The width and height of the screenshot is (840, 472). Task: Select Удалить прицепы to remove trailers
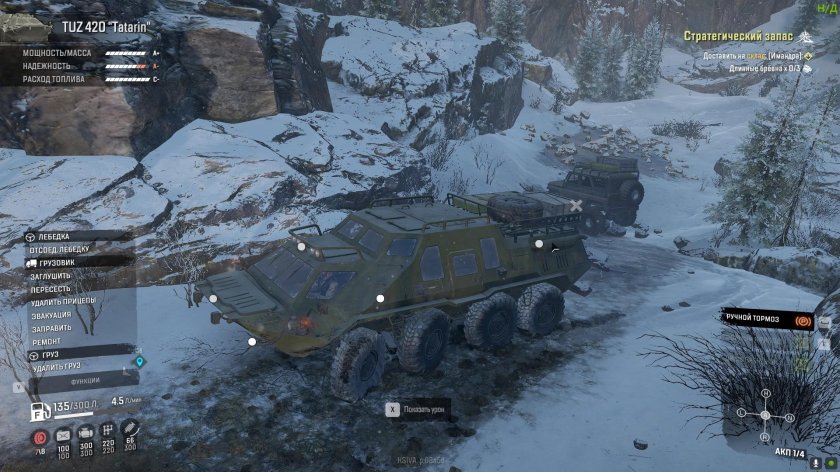pos(64,301)
